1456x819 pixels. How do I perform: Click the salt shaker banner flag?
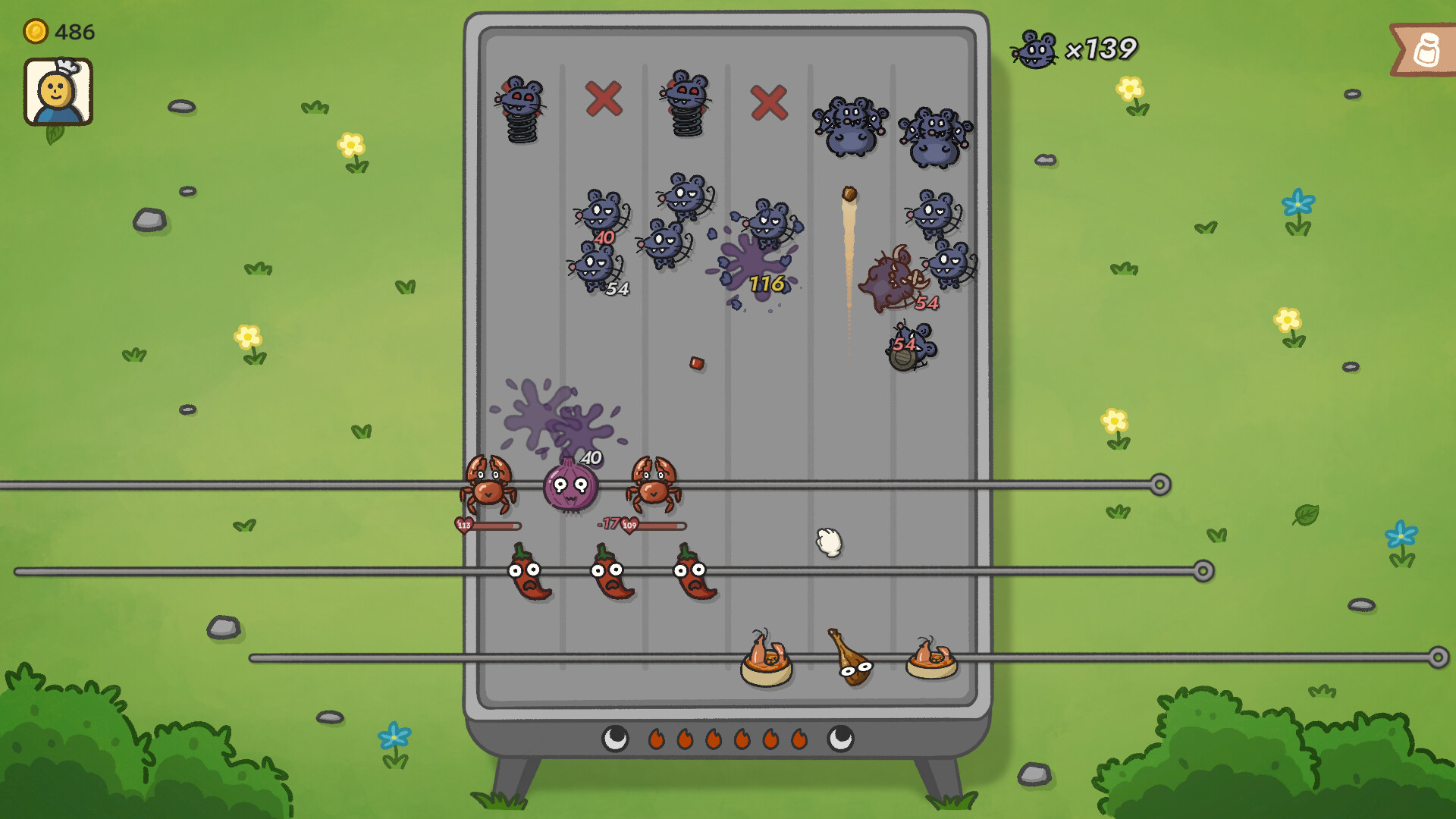(x=1425, y=50)
